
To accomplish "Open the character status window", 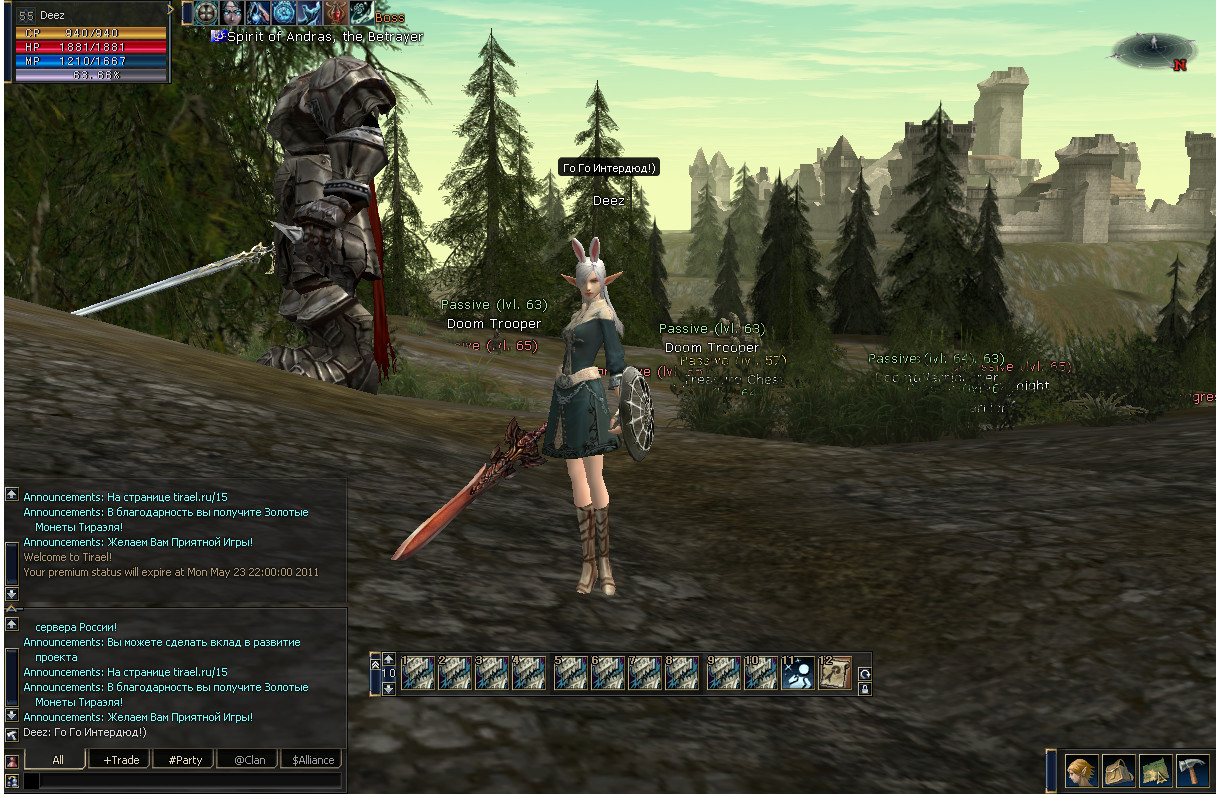I will click(1081, 771).
